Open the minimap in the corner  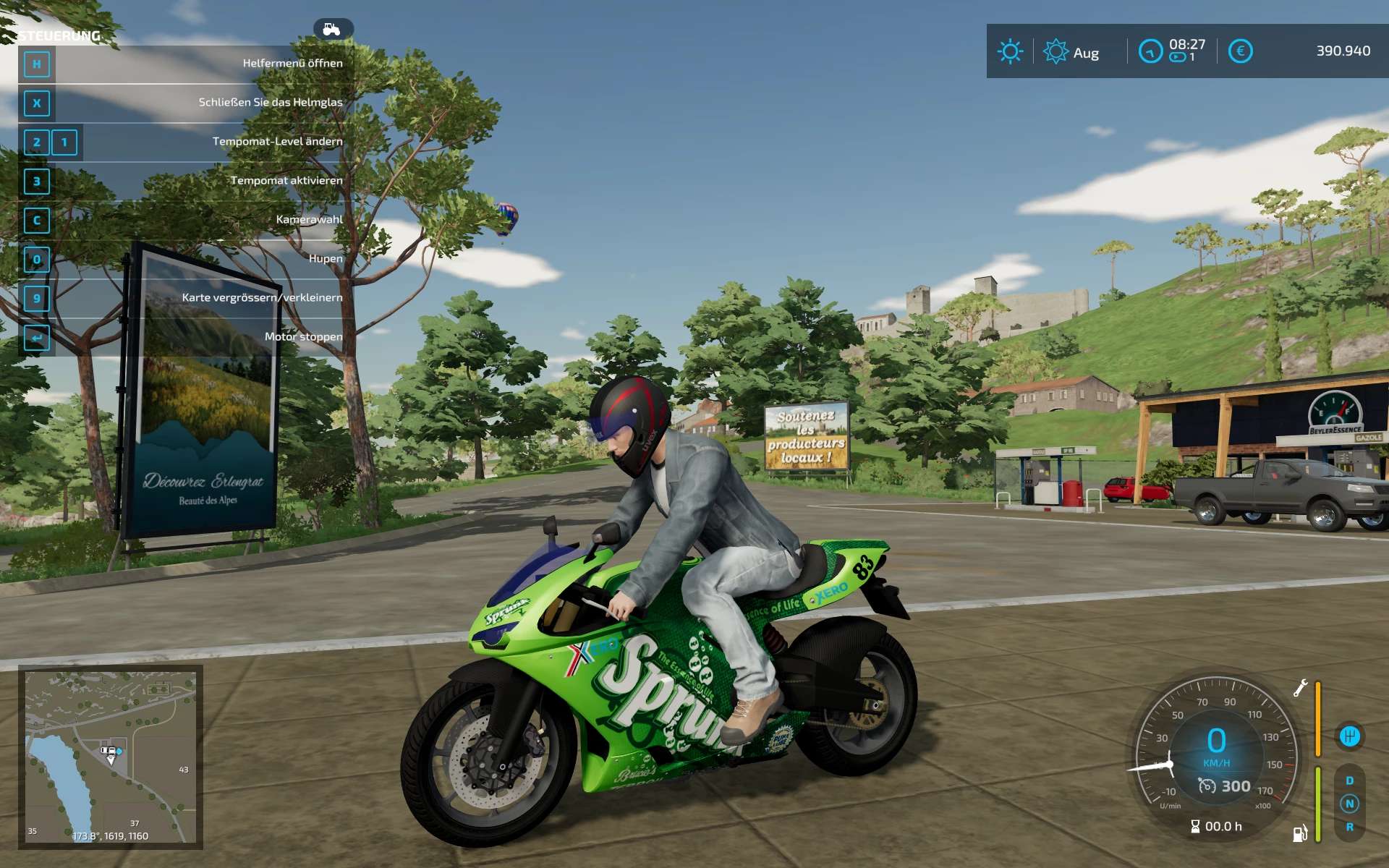tap(111, 757)
